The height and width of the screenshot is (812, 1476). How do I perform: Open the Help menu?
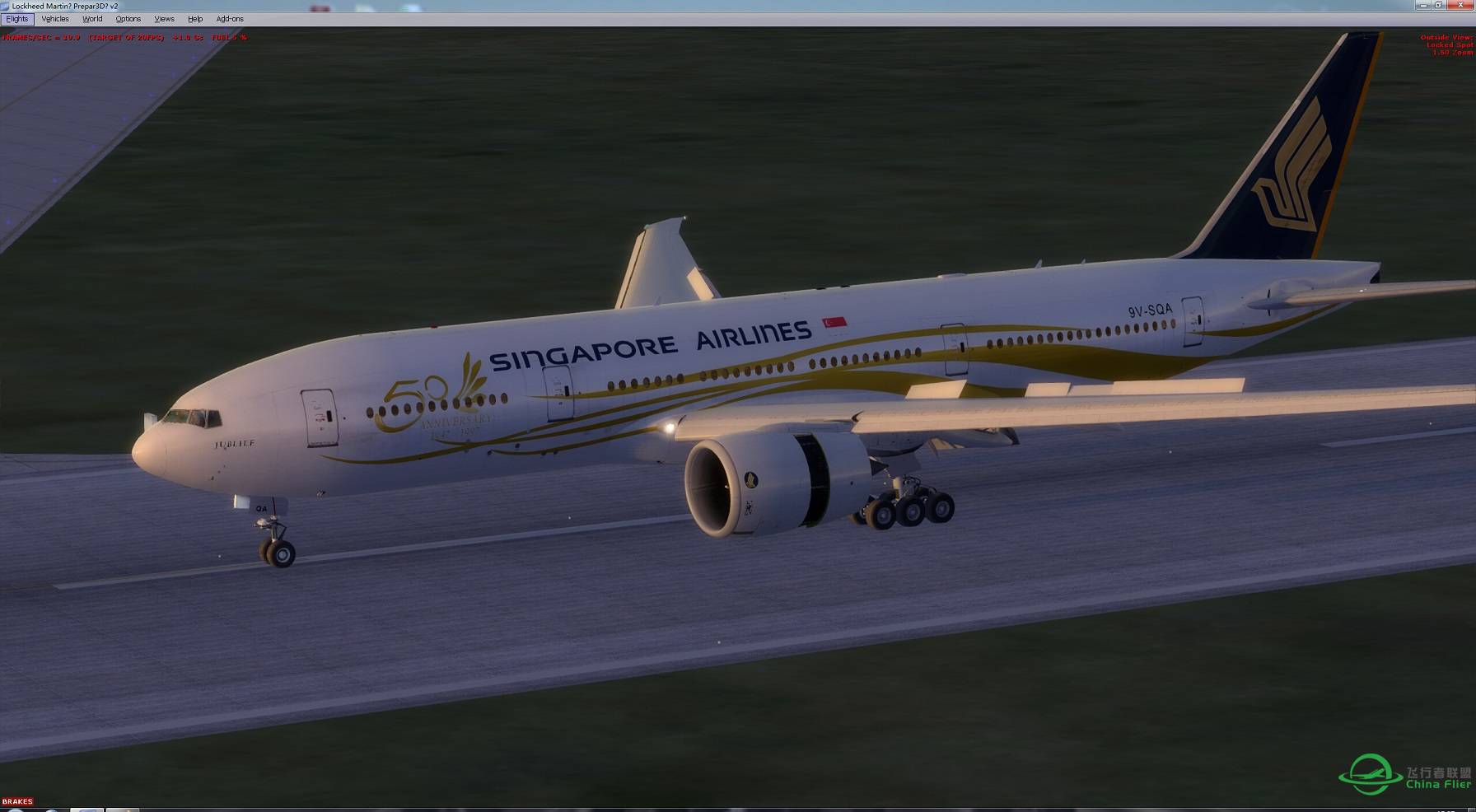[x=195, y=18]
